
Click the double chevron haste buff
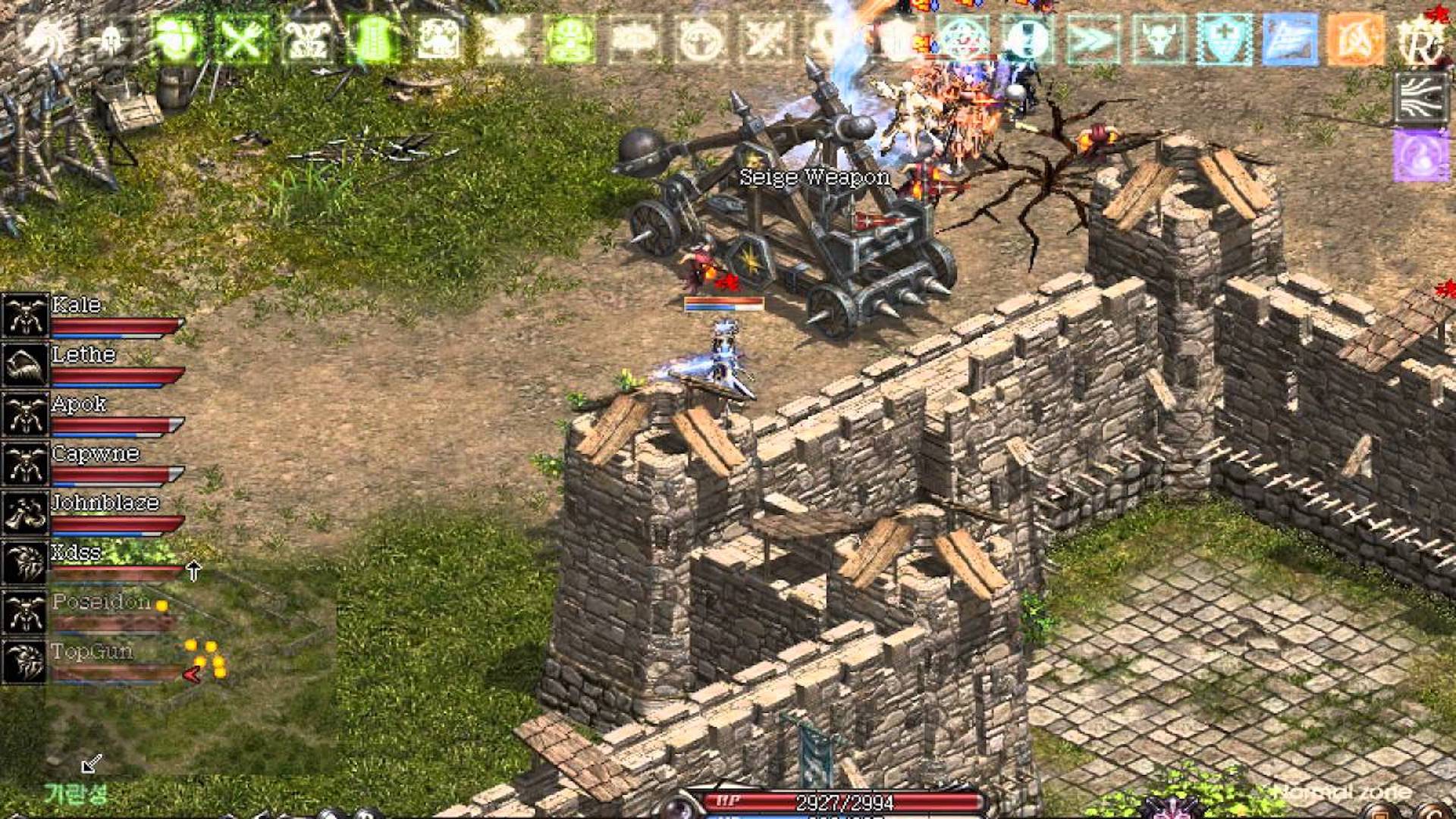[1093, 38]
